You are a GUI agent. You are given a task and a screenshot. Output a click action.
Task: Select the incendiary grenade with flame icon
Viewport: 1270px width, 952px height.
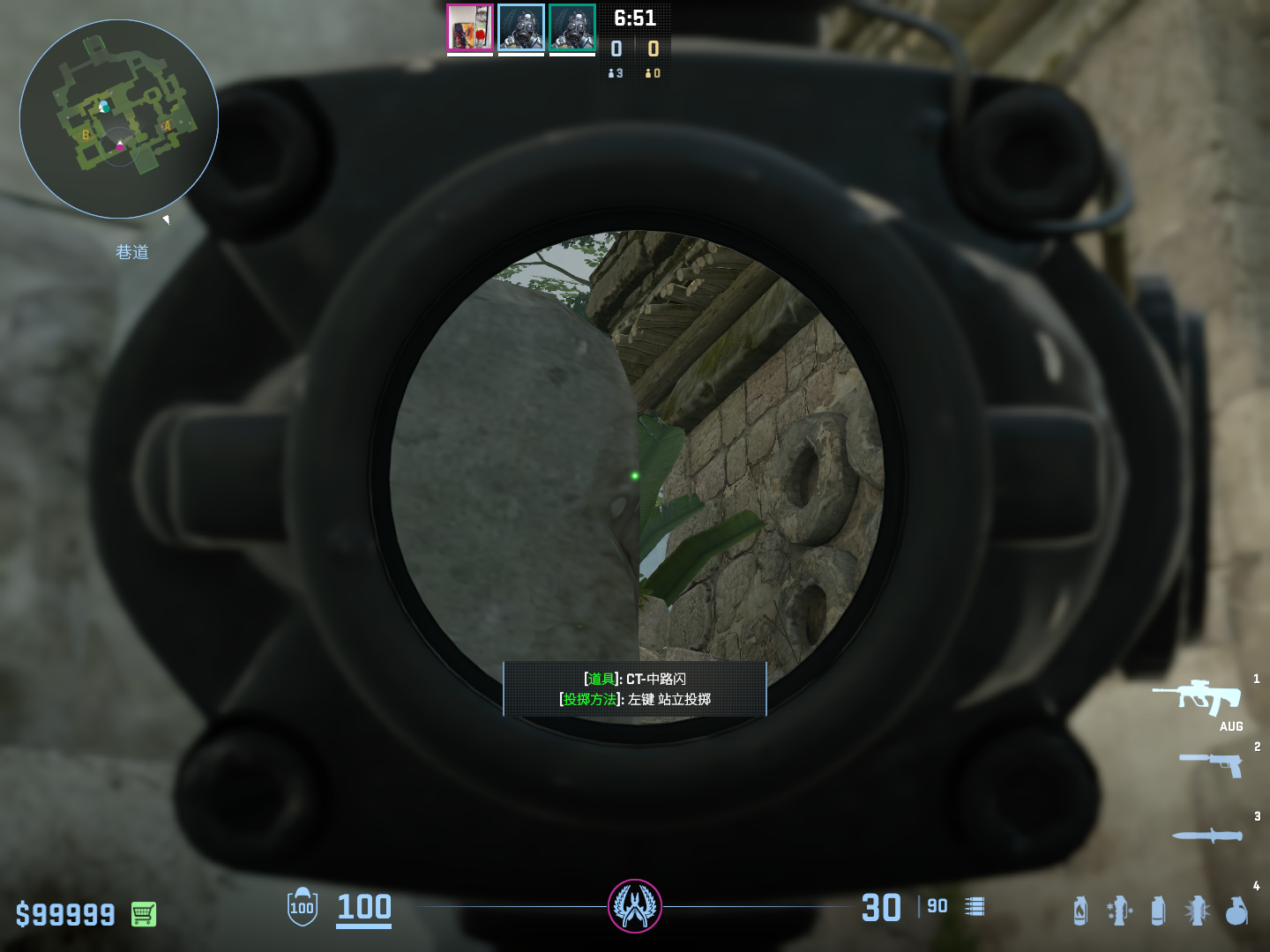(x=1080, y=911)
